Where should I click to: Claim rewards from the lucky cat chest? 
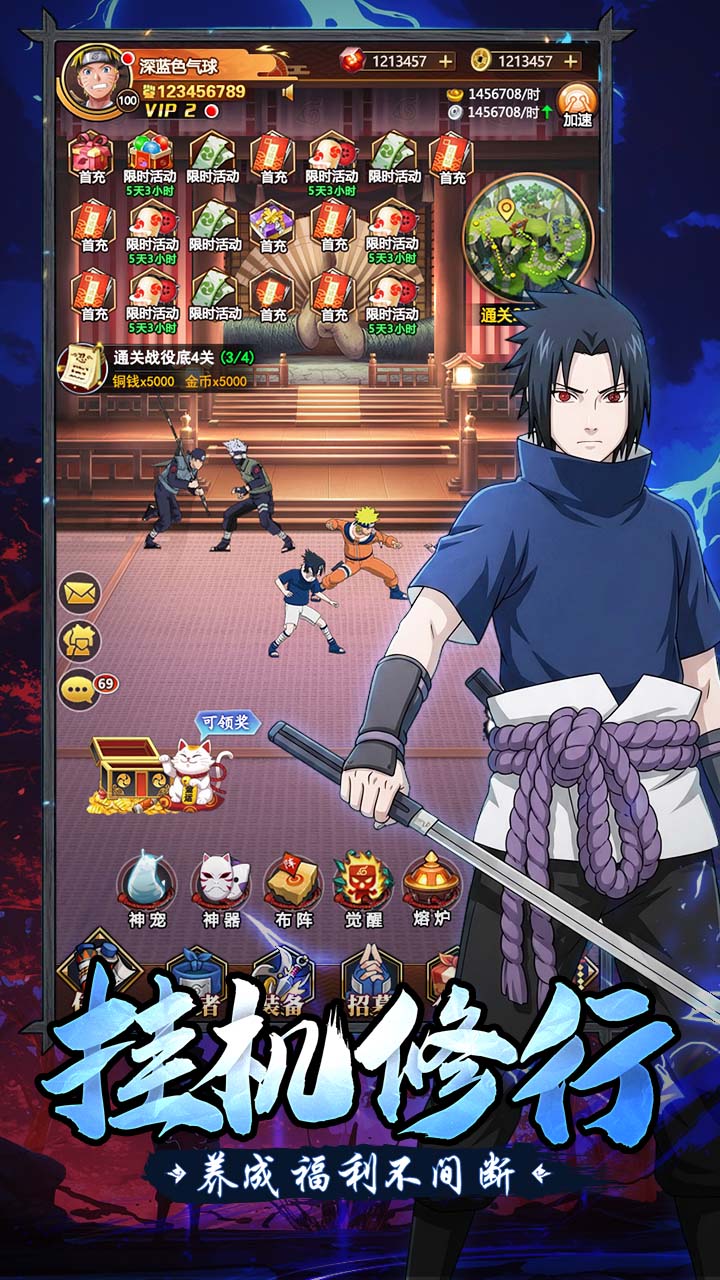click(x=160, y=770)
